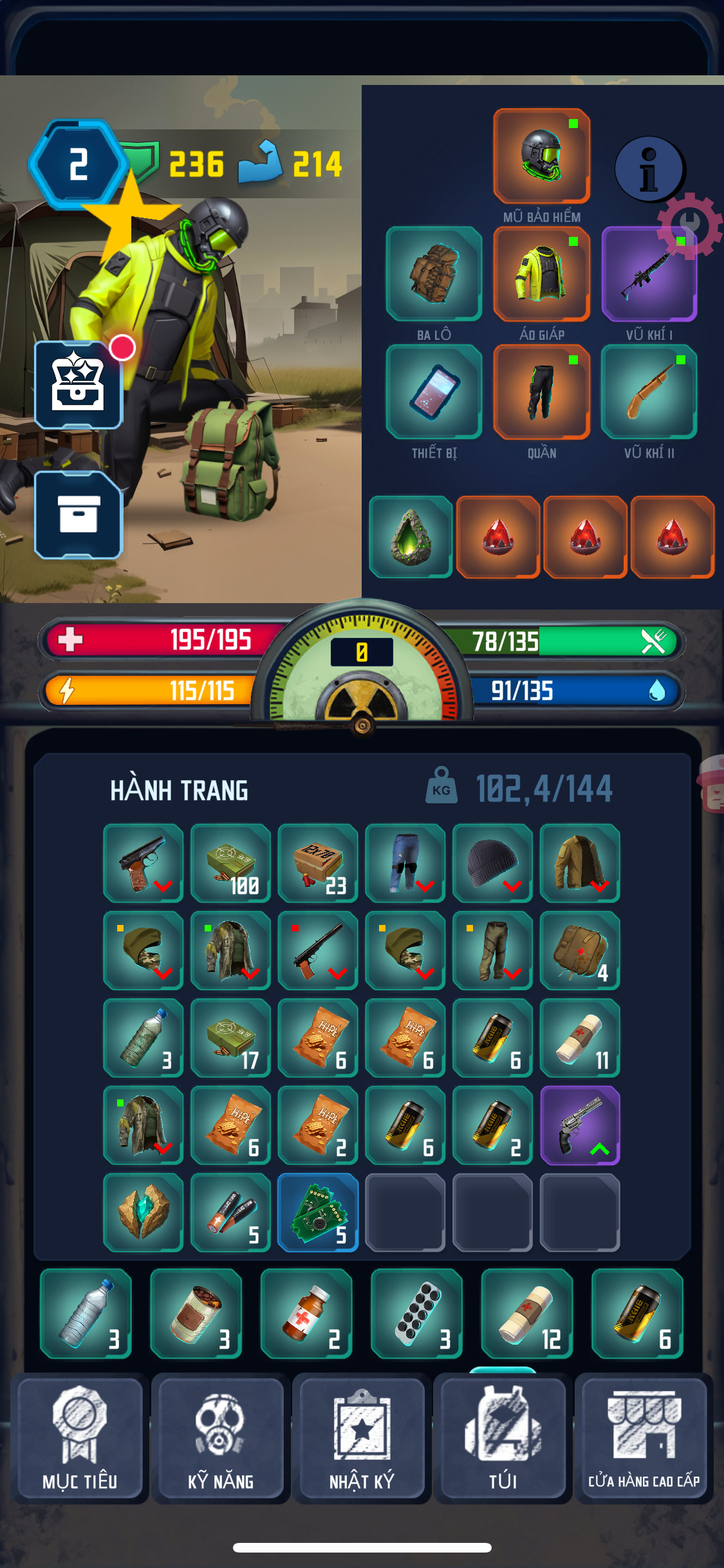The image size is (724, 1568).
Task: Select the pants in QUẦN slot
Action: click(x=541, y=391)
